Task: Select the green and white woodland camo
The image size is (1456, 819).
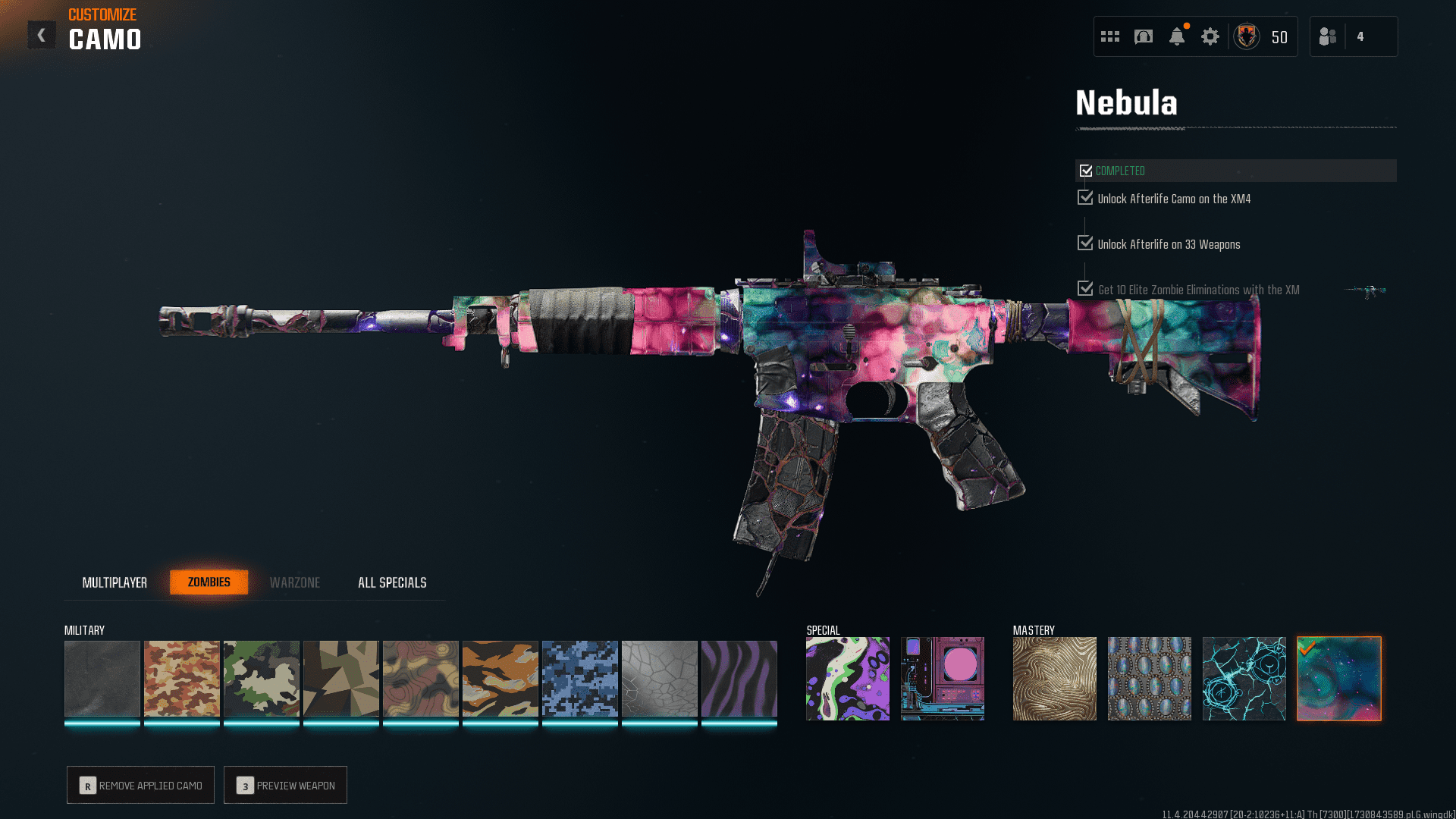Action: [262, 679]
